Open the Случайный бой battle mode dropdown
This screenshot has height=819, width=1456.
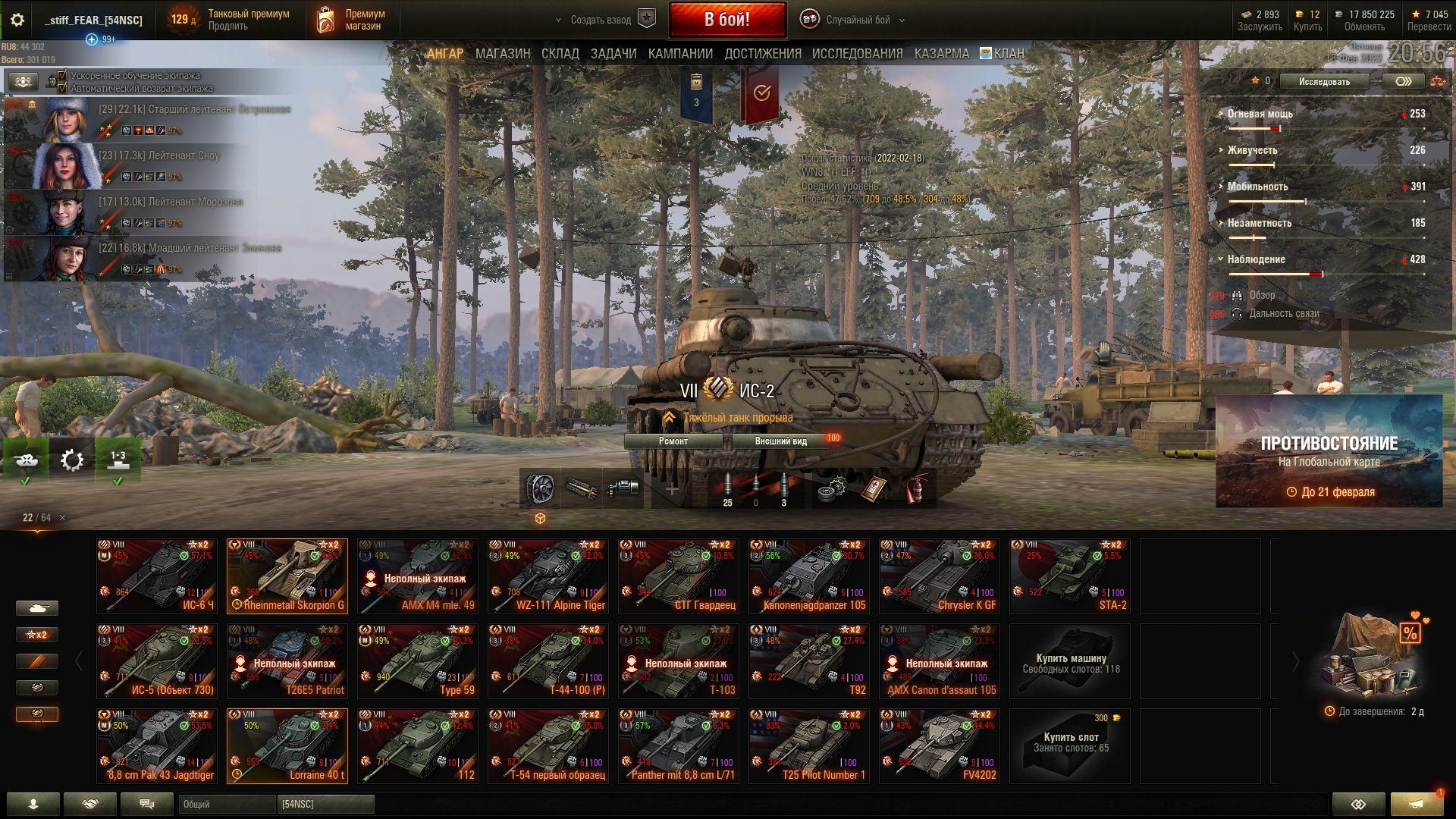click(858, 20)
